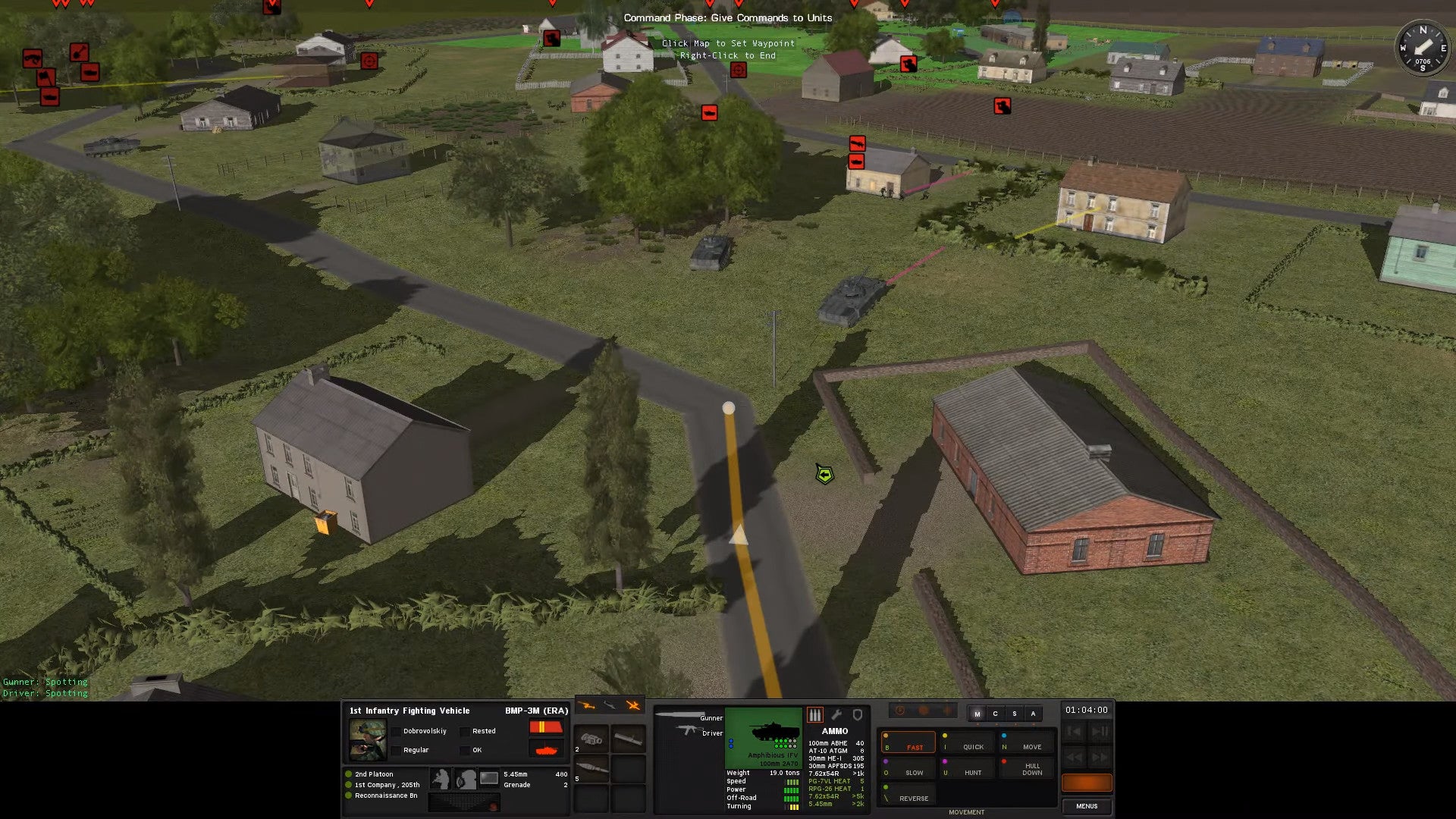Switch to the S special command tab
This screenshot has height=819, width=1456.
point(1014,714)
